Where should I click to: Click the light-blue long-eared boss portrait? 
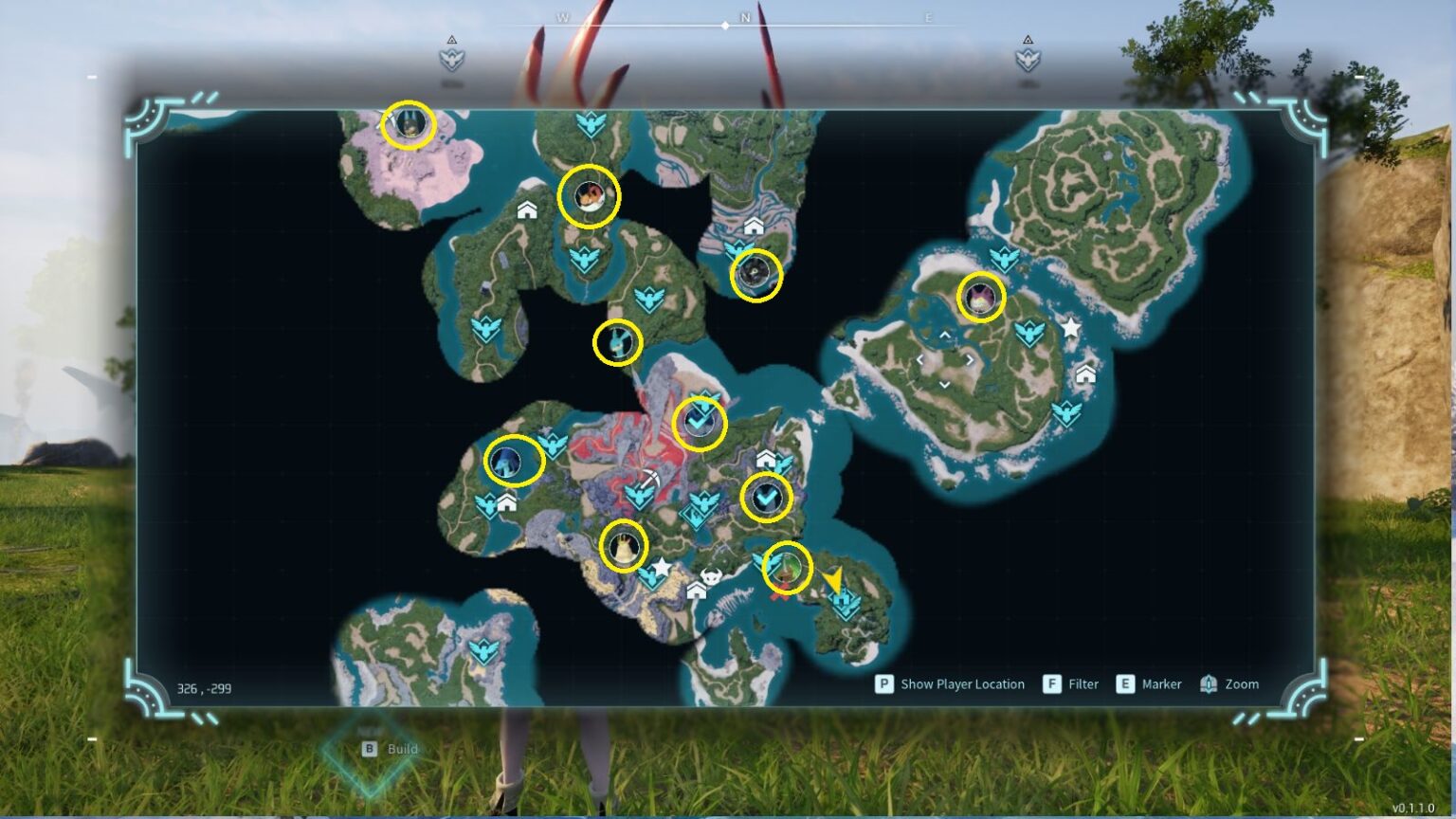coord(617,342)
